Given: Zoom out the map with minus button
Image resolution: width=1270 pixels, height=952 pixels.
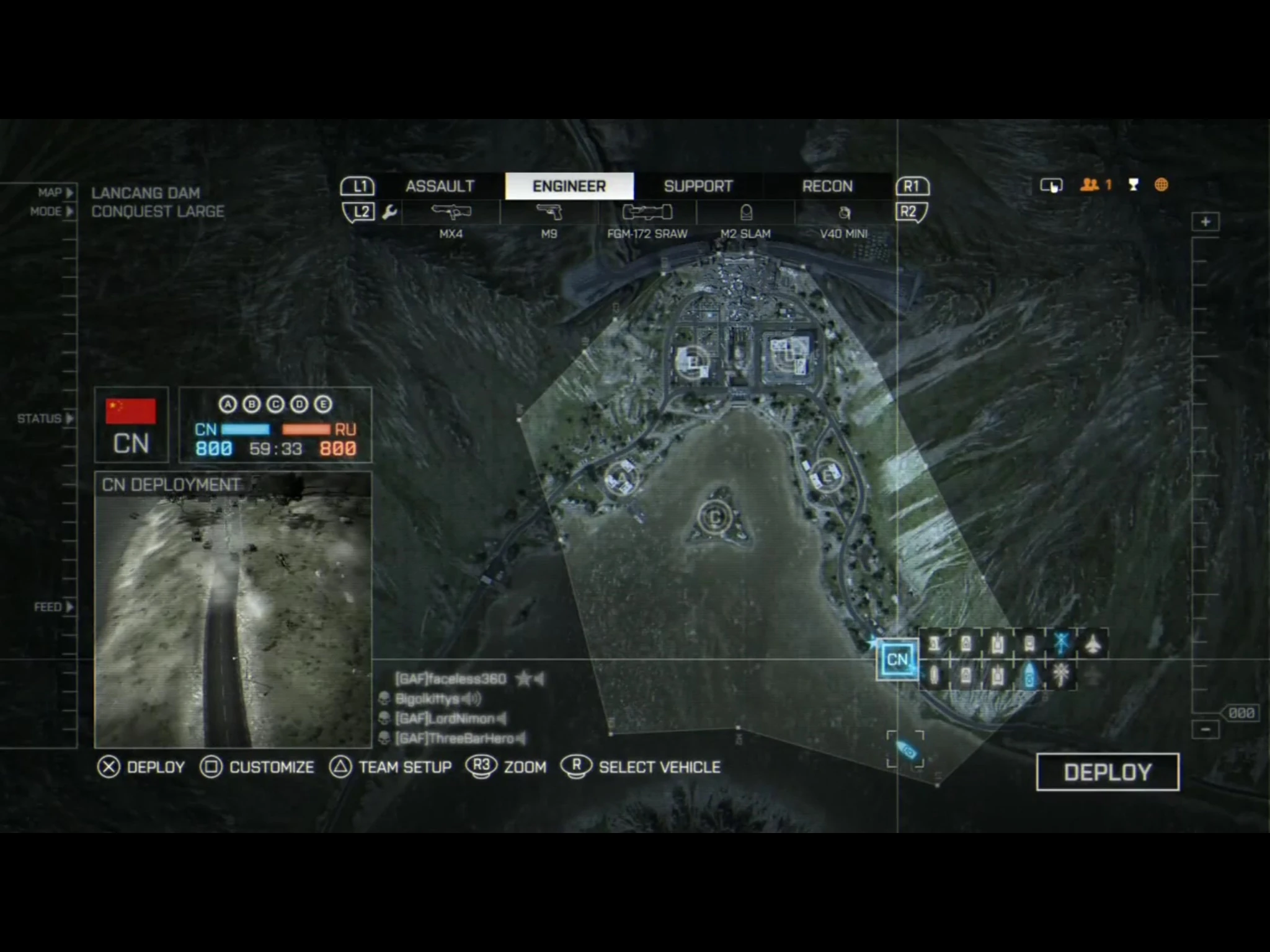Looking at the screenshot, I should [x=1206, y=729].
